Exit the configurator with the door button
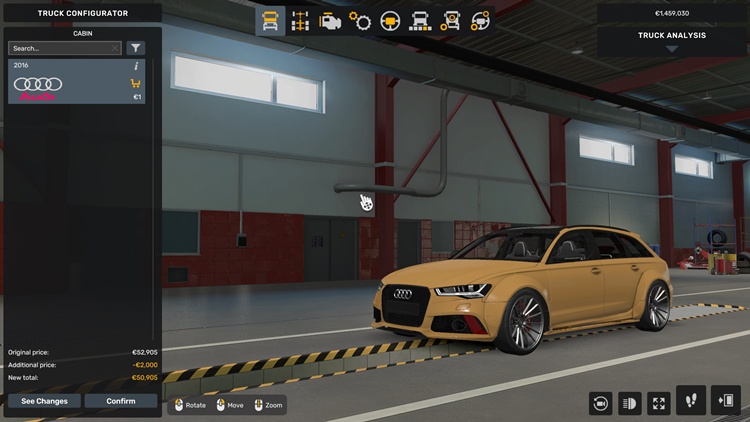Viewport: 750px width, 422px height. (726, 401)
